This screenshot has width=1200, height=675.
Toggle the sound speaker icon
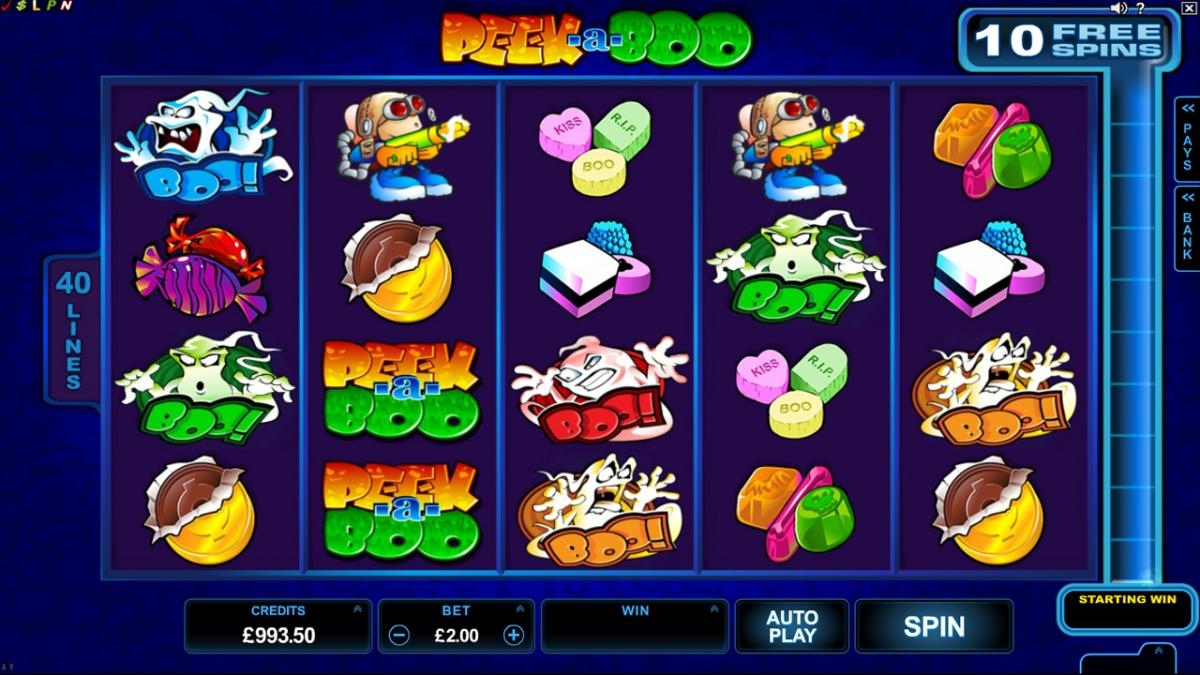[x=1119, y=8]
